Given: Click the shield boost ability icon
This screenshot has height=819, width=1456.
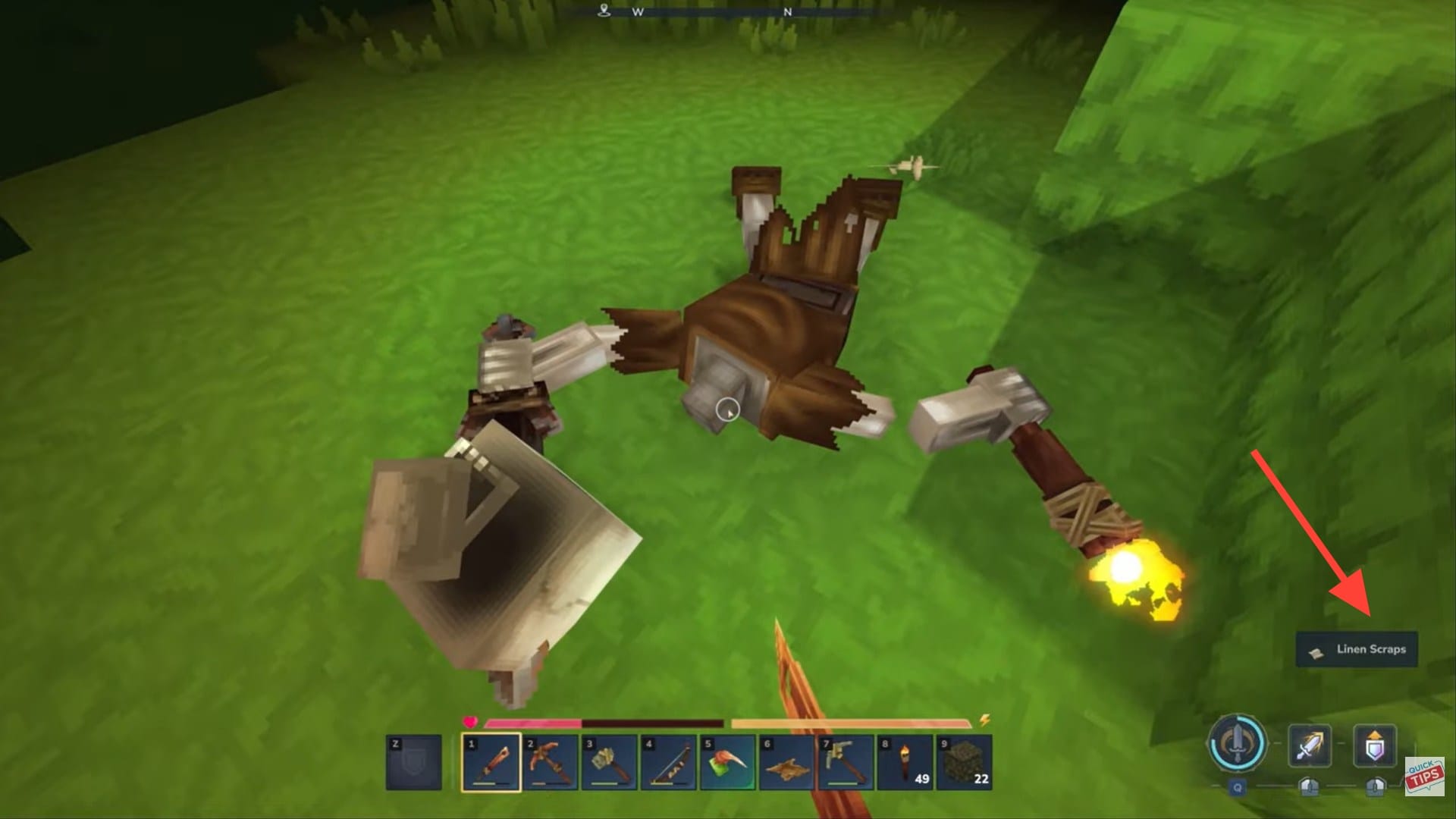Looking at the screenshot, I should pyautogui.click(x=1374, y=748).
